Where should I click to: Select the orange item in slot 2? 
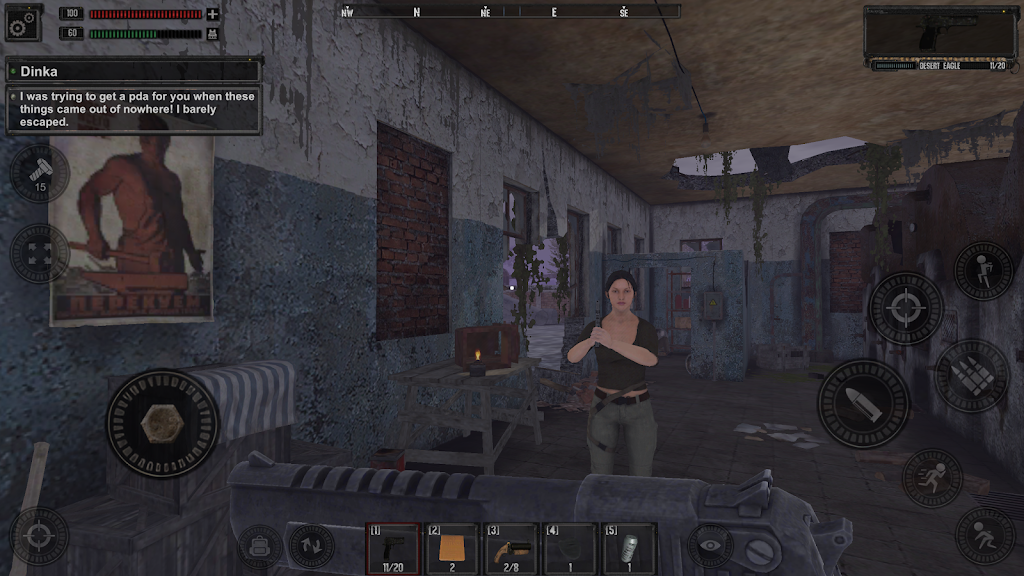click(452, 548)
